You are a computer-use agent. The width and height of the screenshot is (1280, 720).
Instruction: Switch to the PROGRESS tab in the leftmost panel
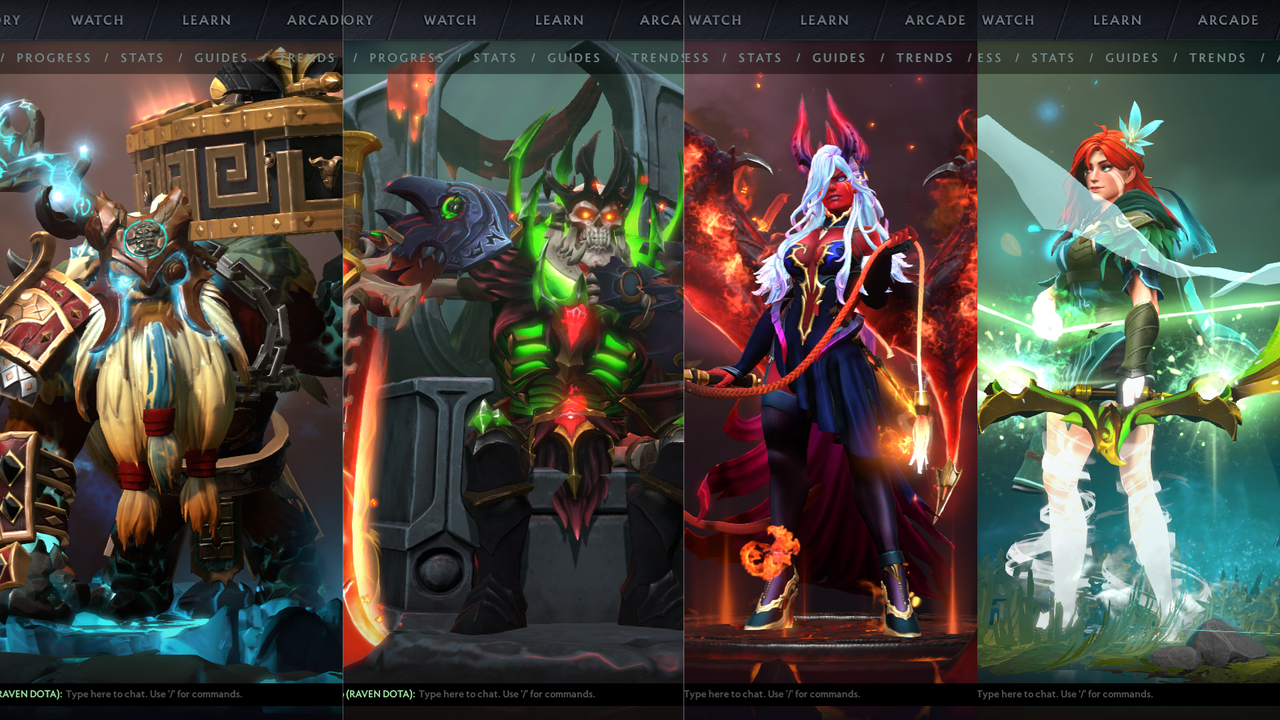coord(54,58)
